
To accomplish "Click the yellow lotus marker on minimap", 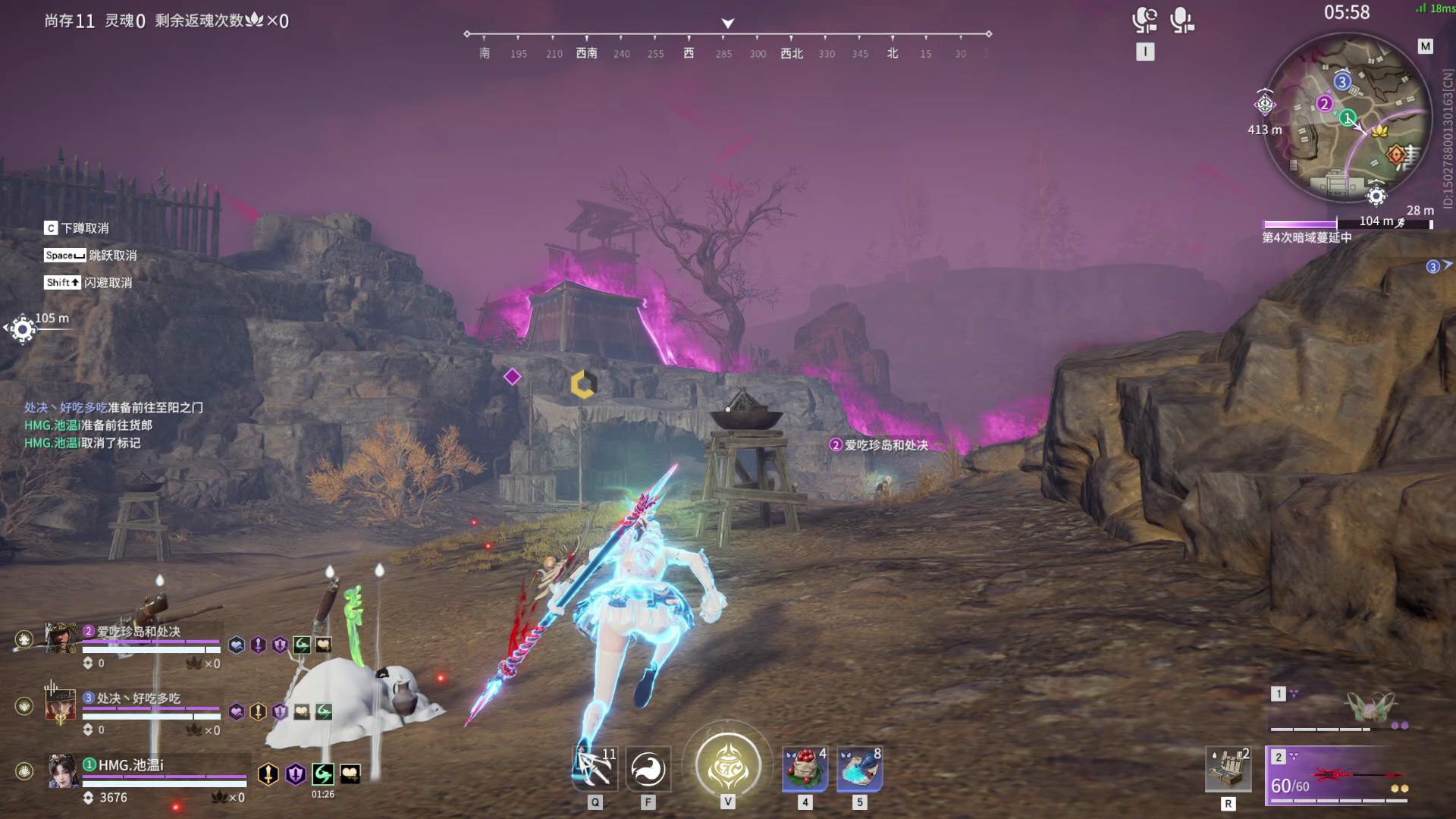I will tap(1379, 131).
